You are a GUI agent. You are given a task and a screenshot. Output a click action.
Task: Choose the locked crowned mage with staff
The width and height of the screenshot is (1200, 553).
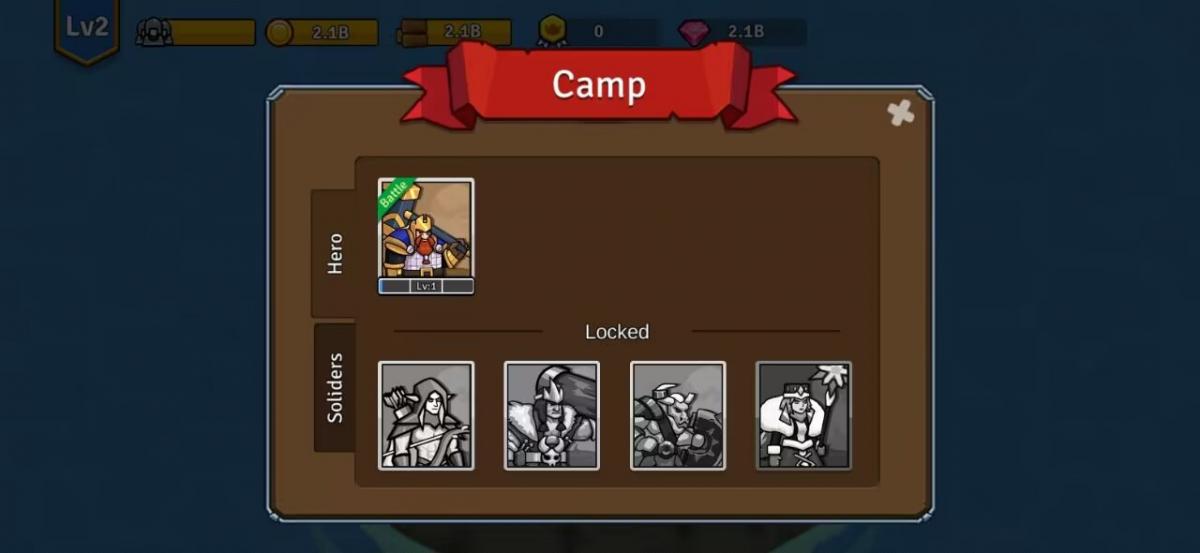(x=804, y=415)
